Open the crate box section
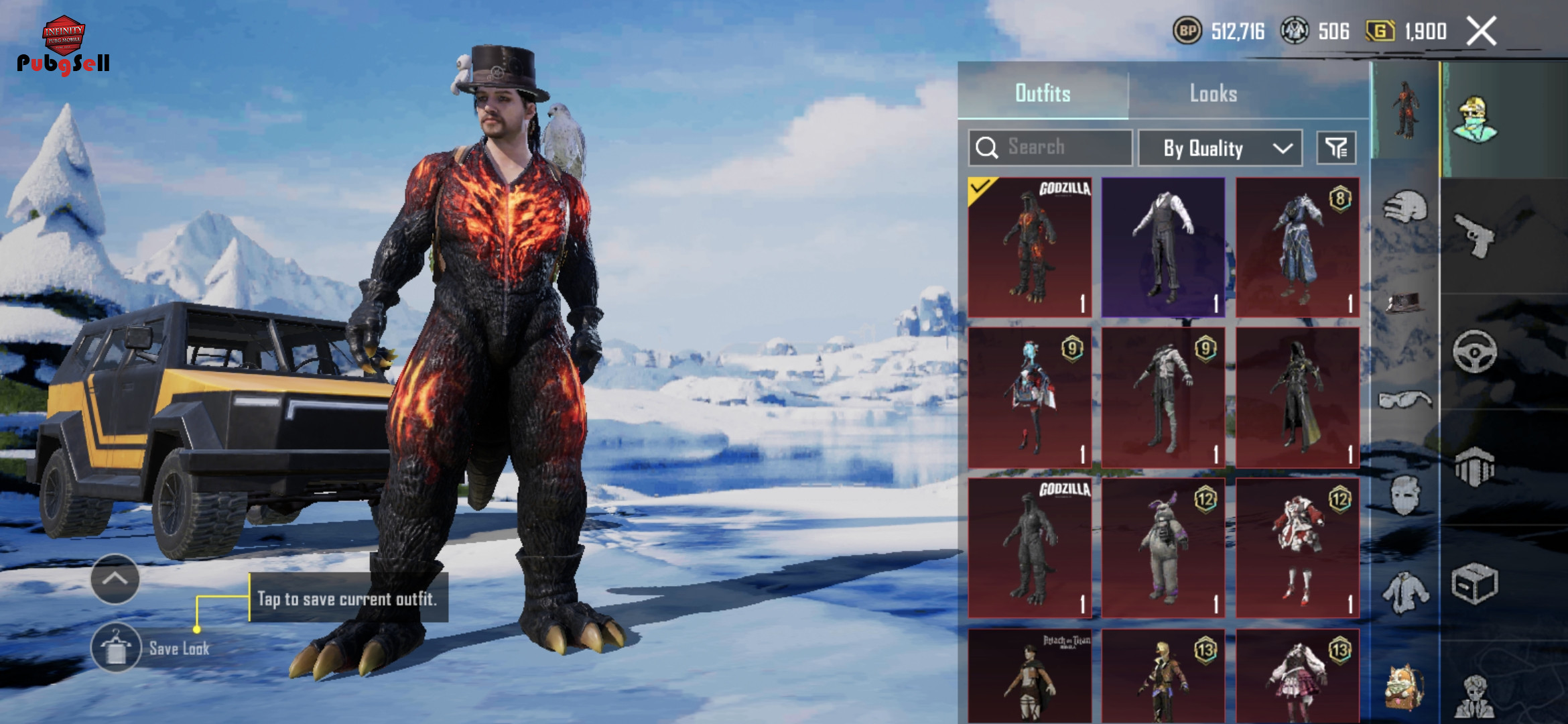 [x=1474, y=583]
